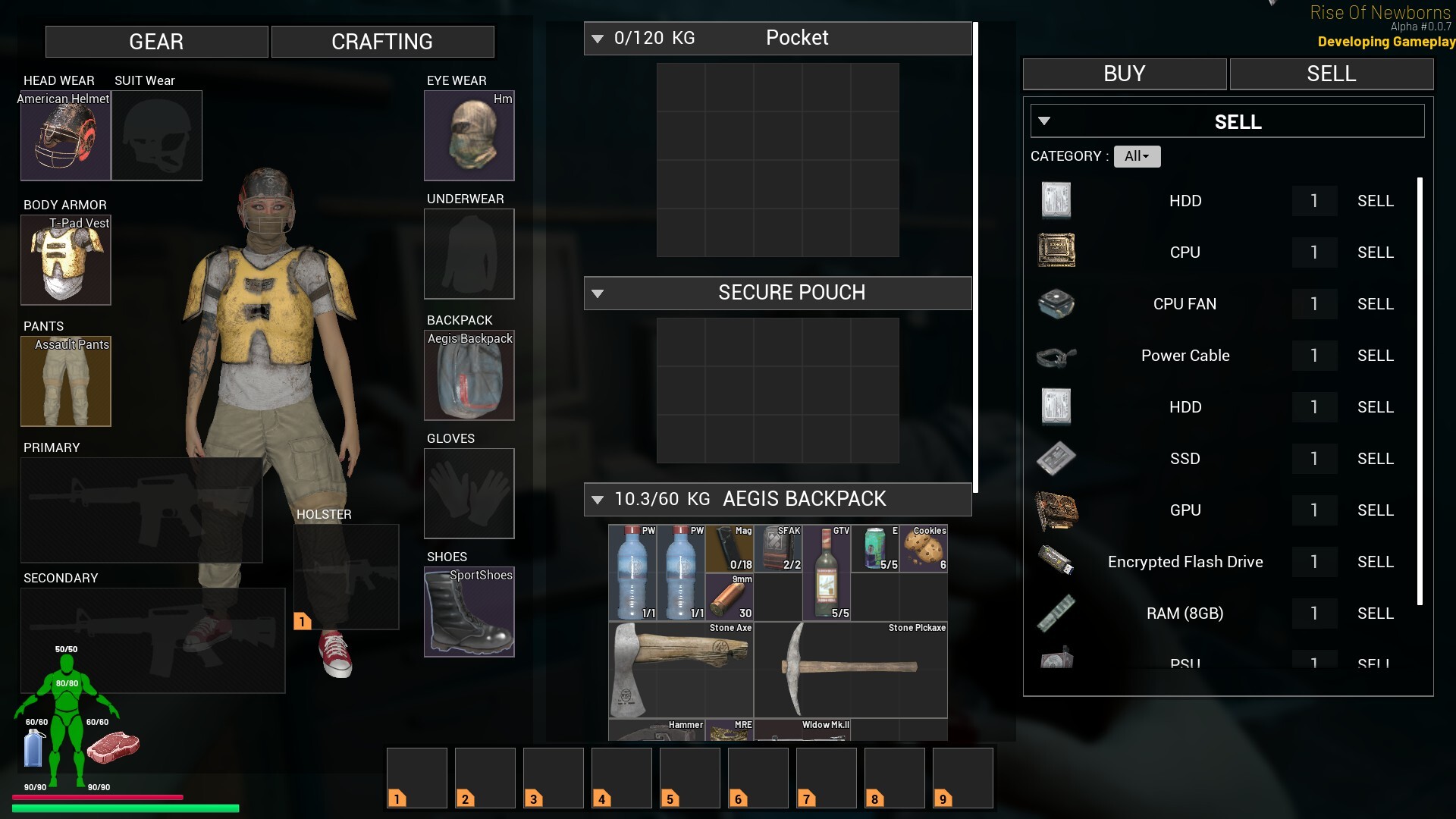Select the SportShoes slot
This screenshot has width=1456, height=819.
[x=469, y=612]
